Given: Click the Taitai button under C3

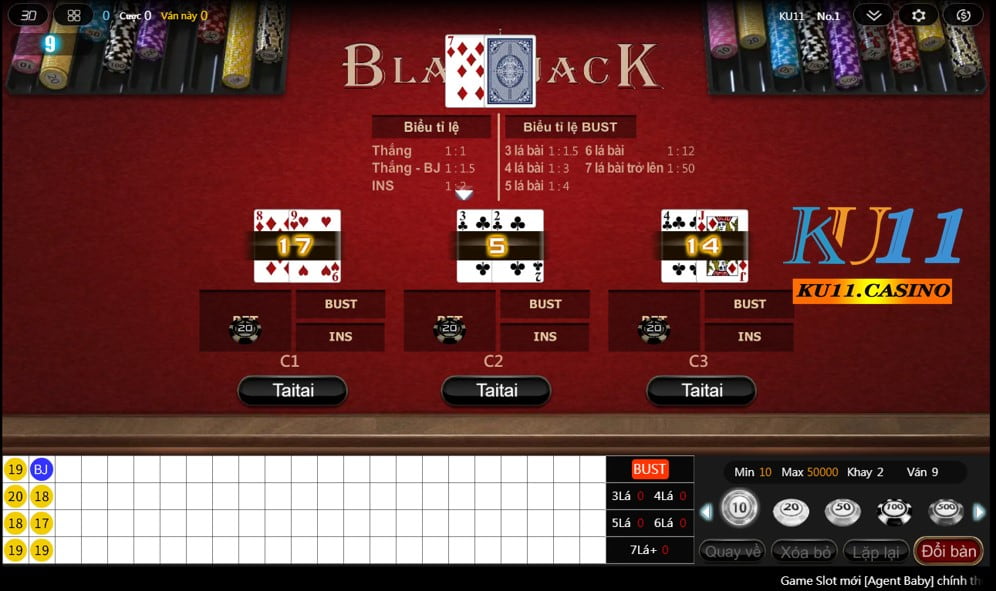Looking at the screenshot, I should coord(701,390).
